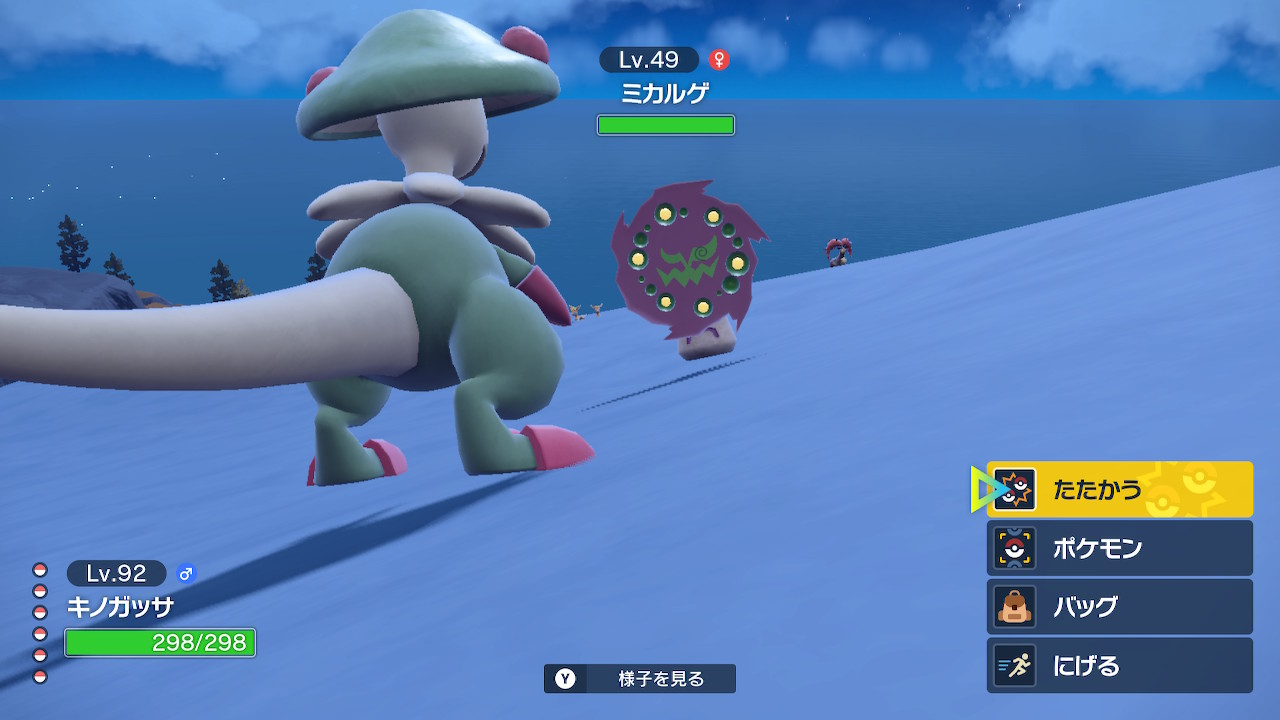Select the たたかう (Fight) command
This screenshot has height=720, width=1280.
click(1118, 489)
